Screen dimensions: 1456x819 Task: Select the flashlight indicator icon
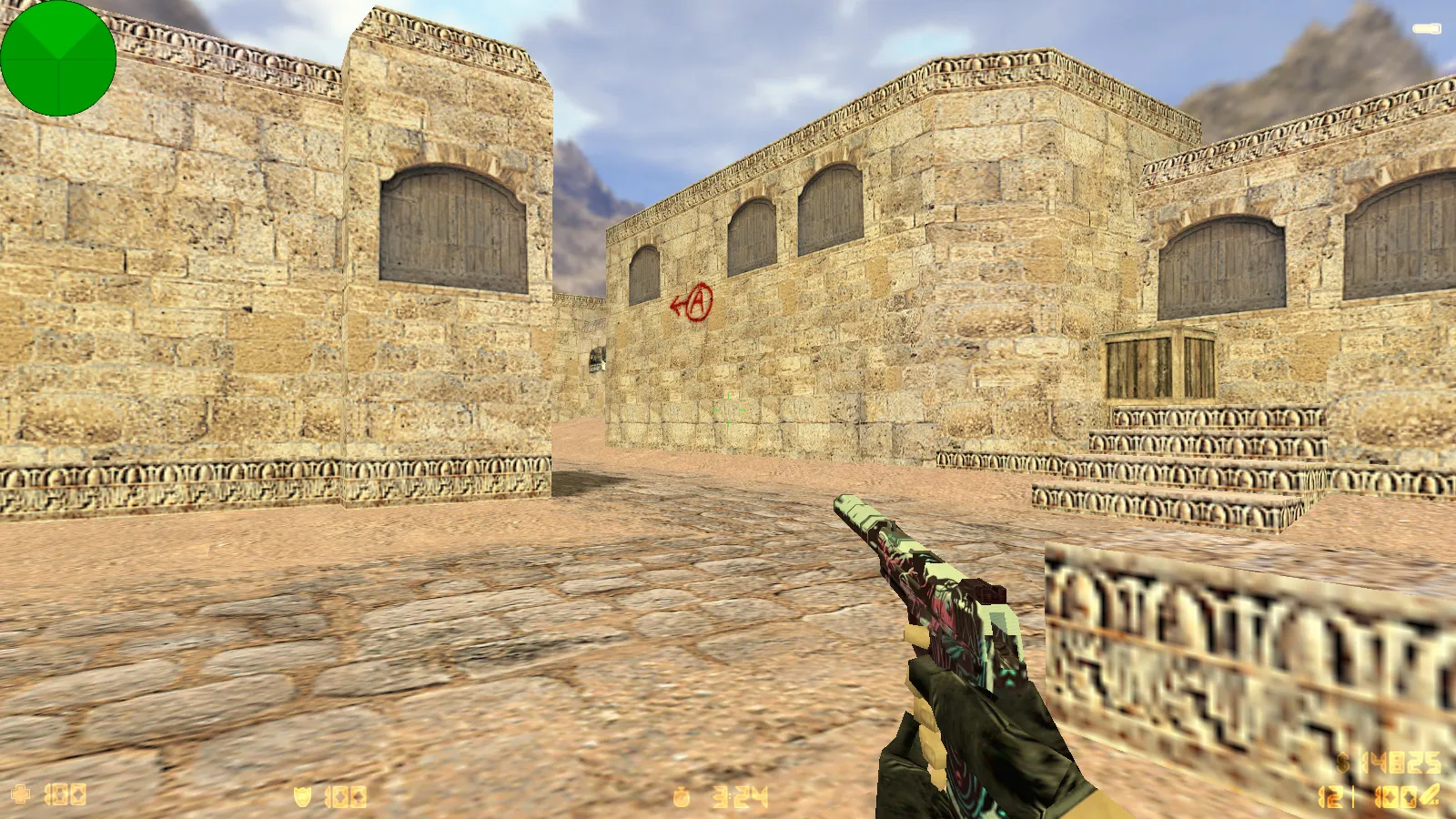click(1427, 29)
